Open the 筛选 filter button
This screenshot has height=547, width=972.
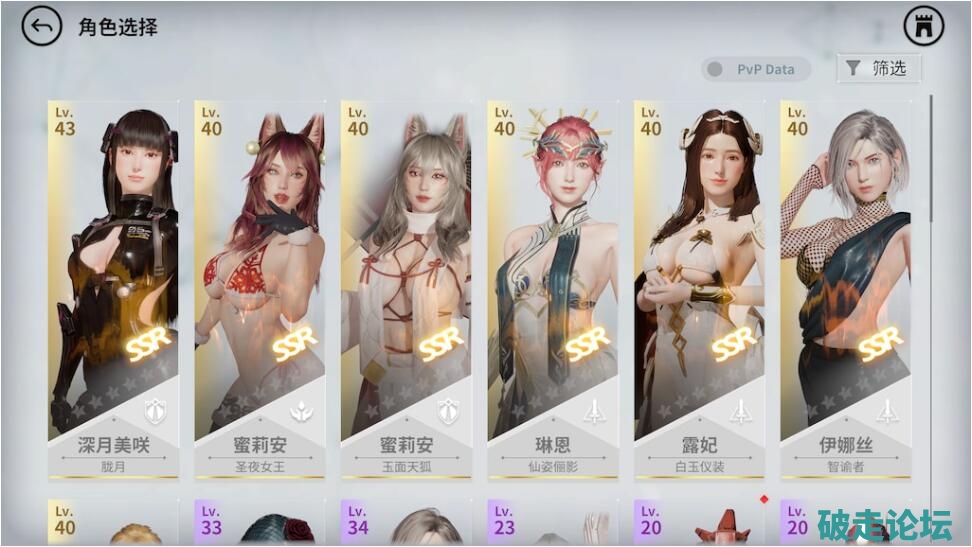point(878,68)
